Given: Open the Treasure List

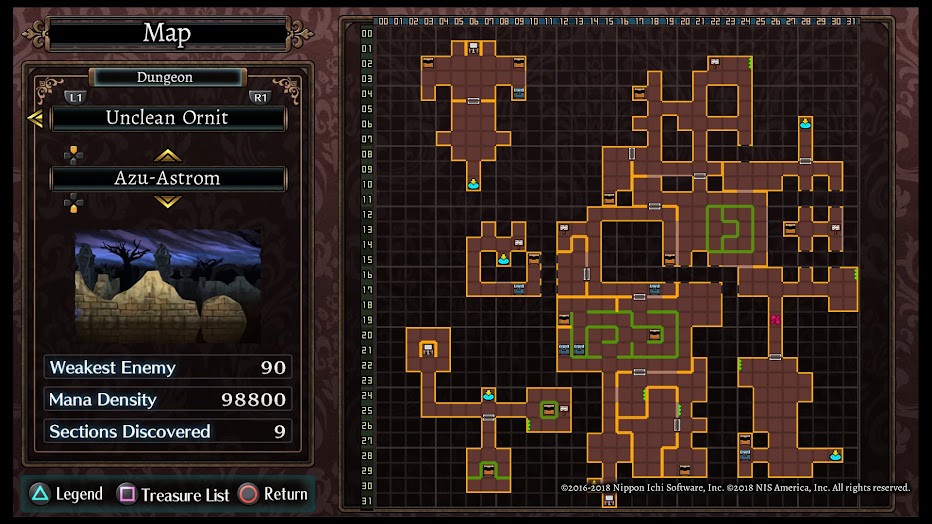Looking at the screenshot, I should pos(174,494).
